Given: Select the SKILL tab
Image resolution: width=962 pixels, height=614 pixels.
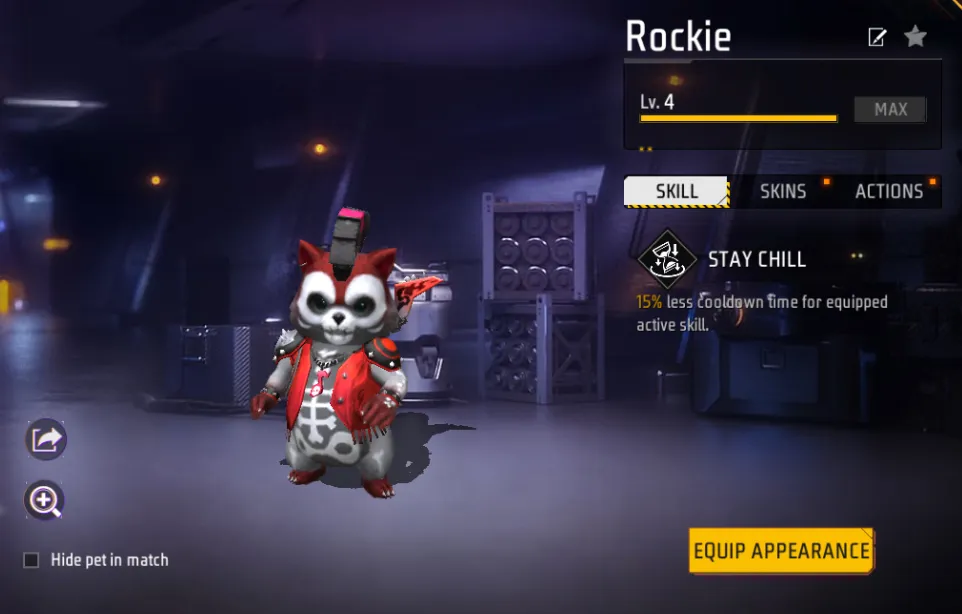Looking at the screenshot, I should tap(677, 191).
